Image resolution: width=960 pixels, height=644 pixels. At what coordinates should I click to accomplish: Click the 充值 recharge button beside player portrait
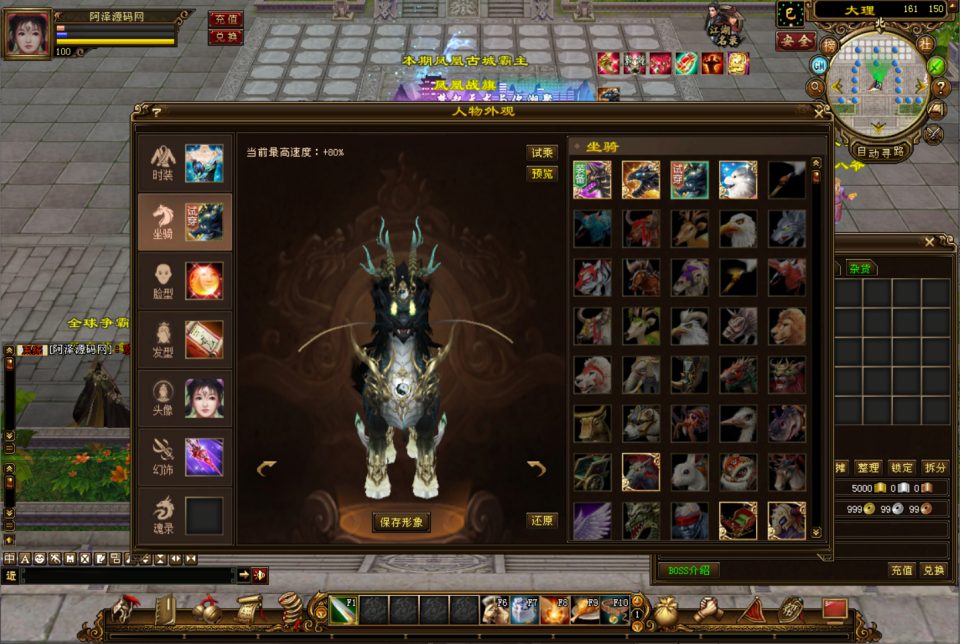tap(226, 18)
